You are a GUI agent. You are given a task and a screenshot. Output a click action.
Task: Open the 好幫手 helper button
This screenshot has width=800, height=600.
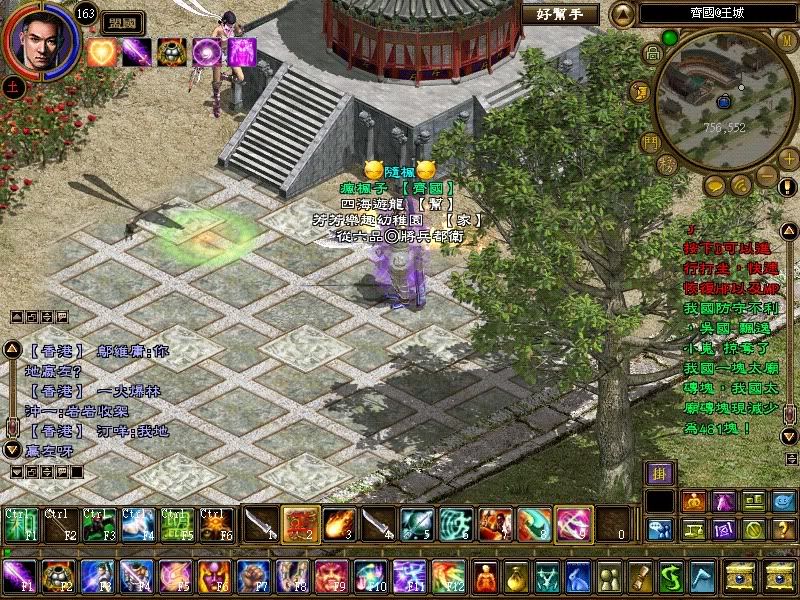pyautogui.click(x=560, y=14)
